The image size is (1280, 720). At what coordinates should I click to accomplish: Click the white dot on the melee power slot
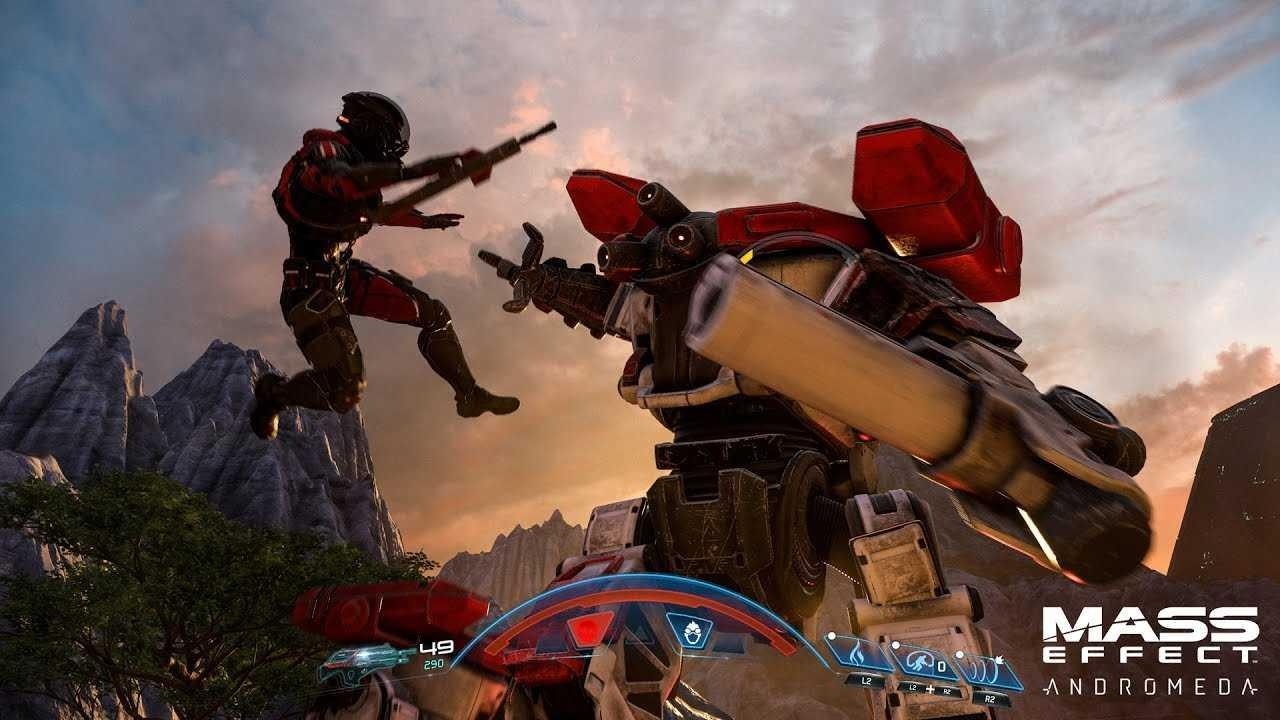895,645
